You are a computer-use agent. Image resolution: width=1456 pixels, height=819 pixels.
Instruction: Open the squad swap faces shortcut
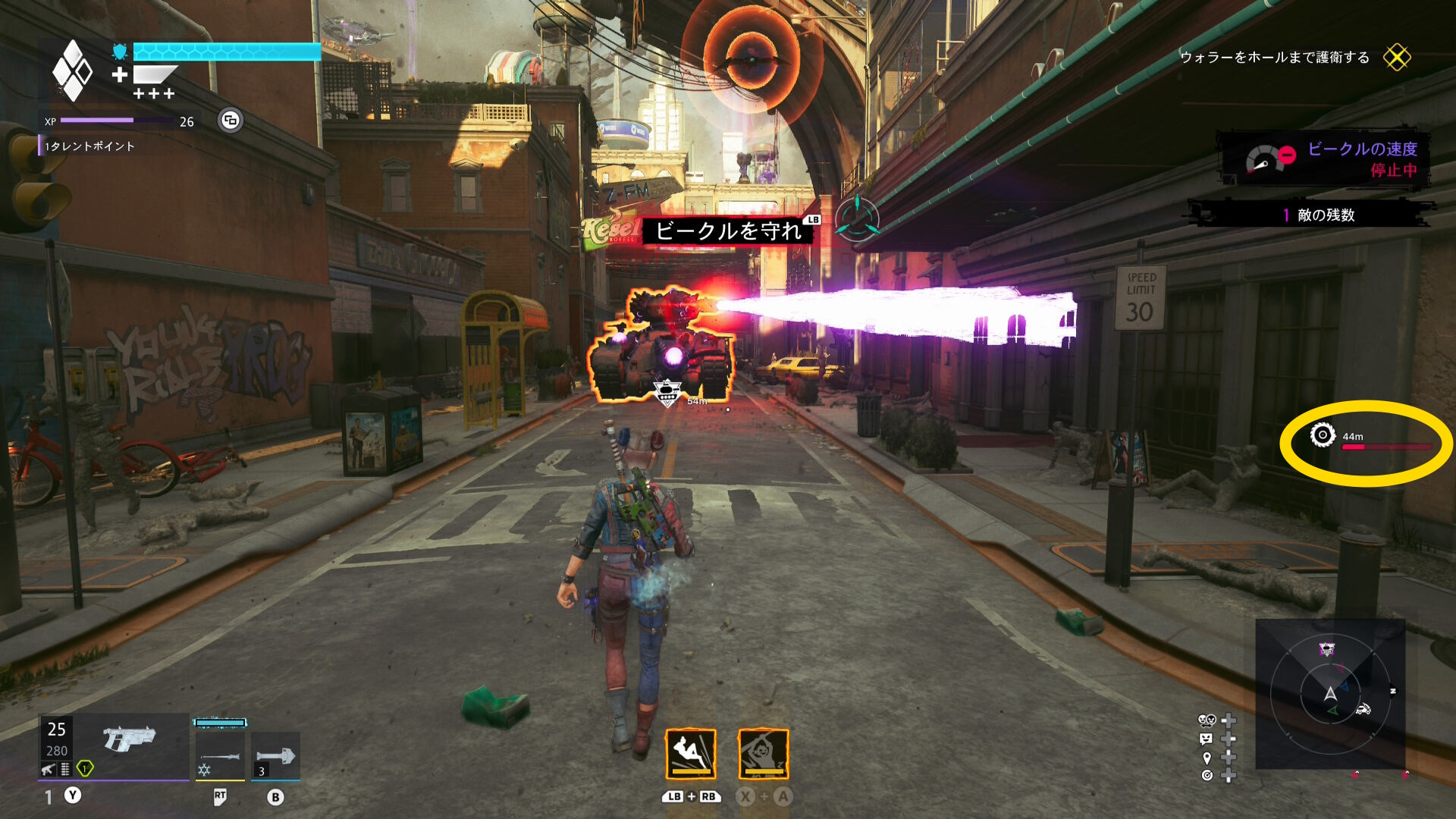click(x=1207, y=720)
